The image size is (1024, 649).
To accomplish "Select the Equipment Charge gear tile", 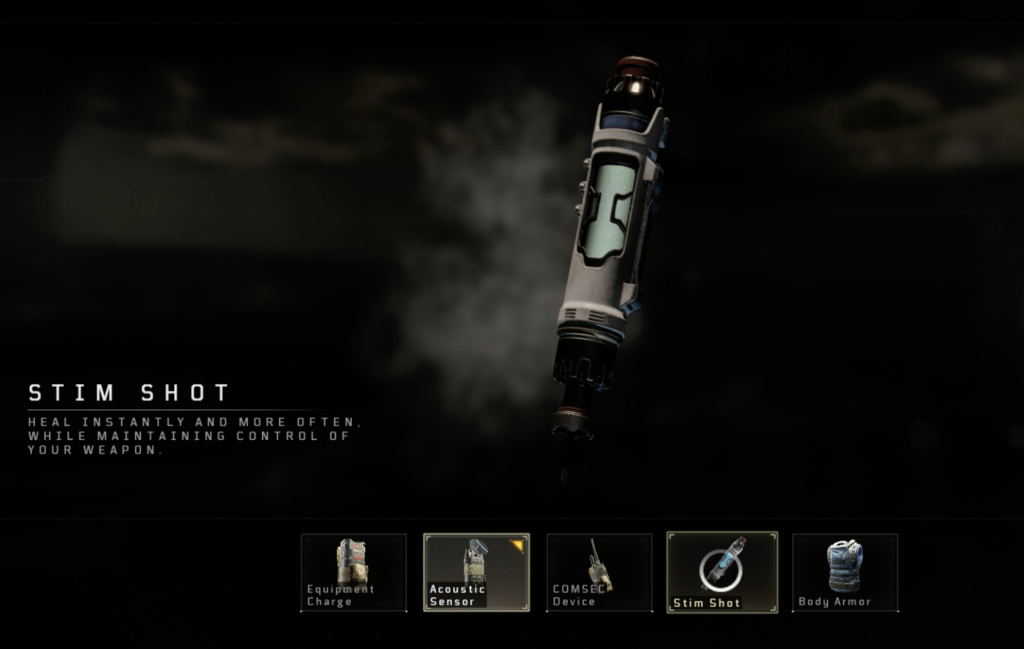I will point(353,571).
